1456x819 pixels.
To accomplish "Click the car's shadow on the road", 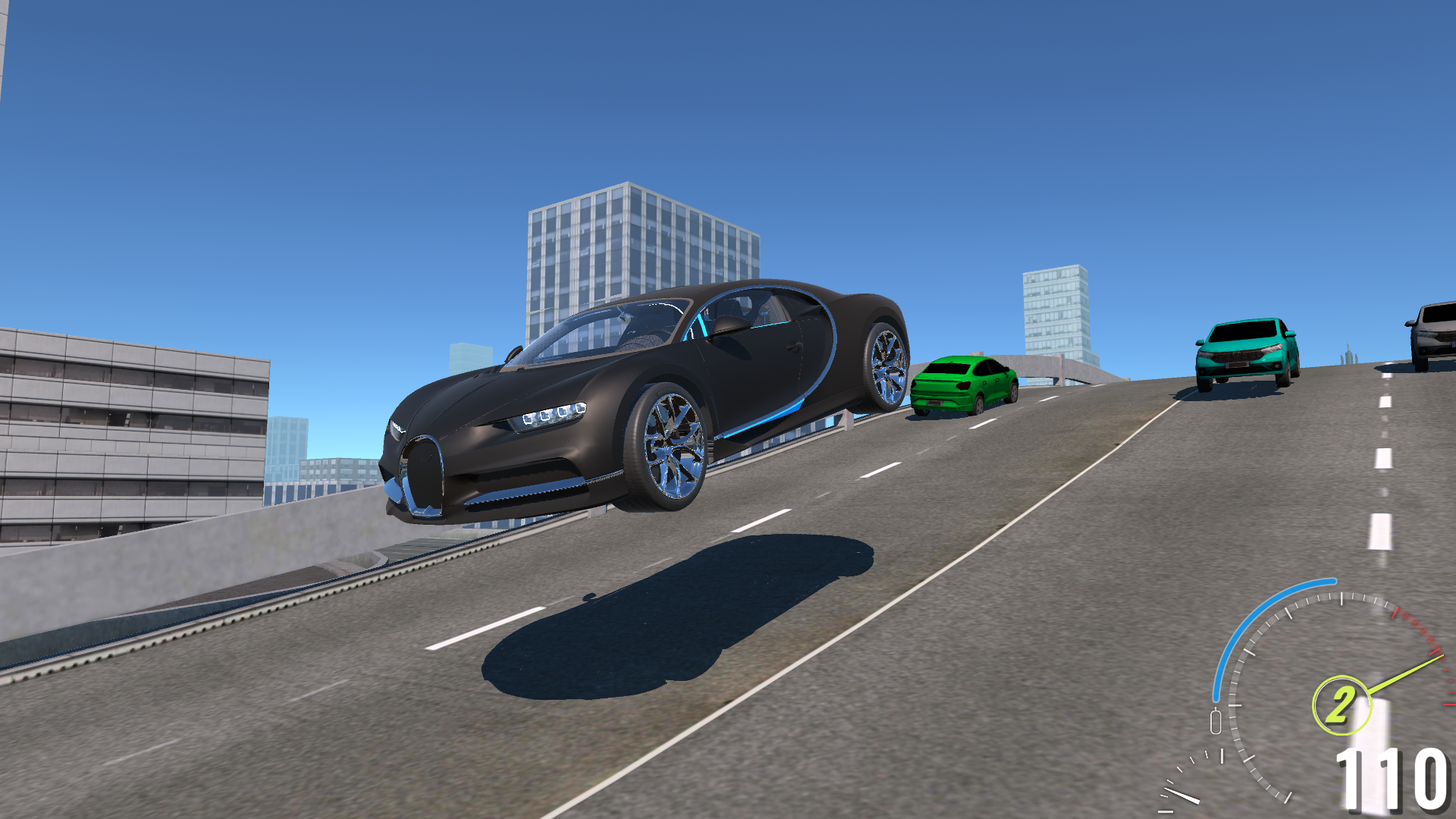I will [682, 607].
